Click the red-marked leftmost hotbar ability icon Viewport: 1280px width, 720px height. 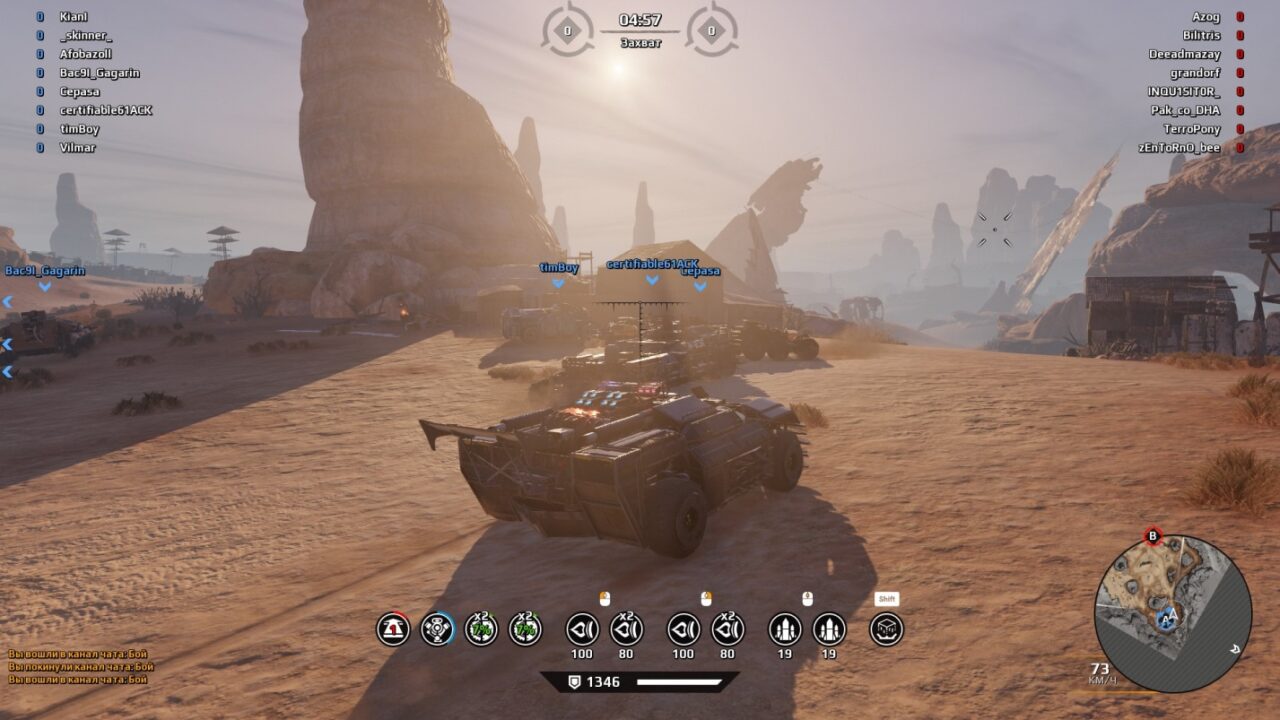click(393, 630)
